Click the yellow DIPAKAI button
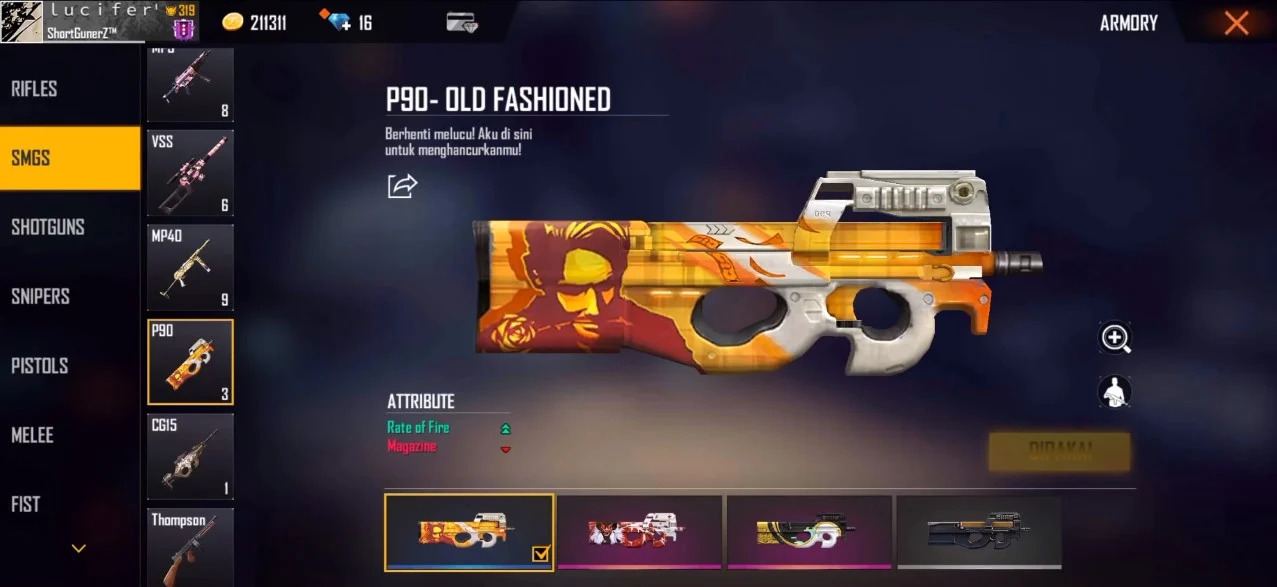Viewport: 1277px width, 587px height. coord(1059,451)
